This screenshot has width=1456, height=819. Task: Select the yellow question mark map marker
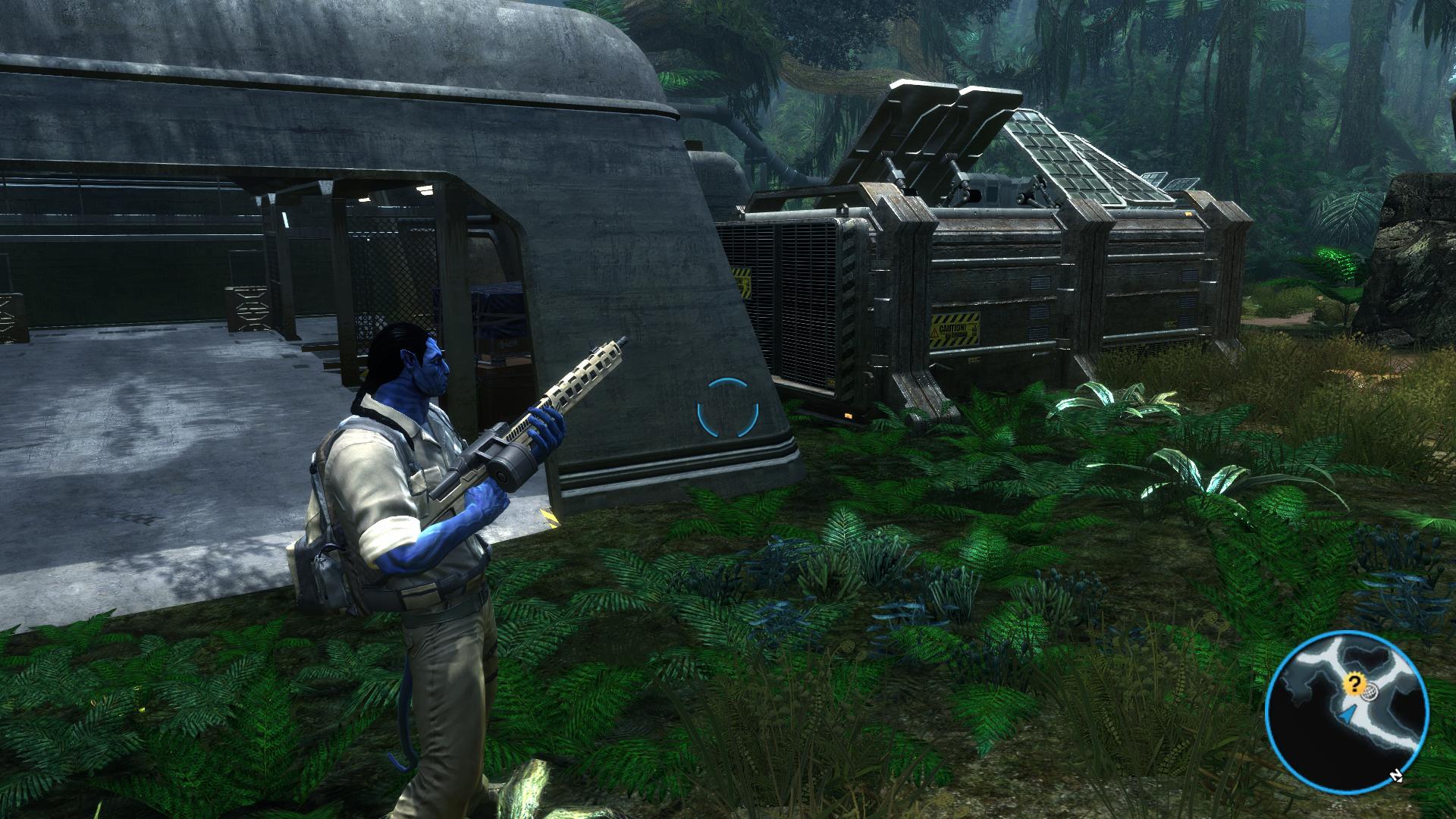(1353, 685)
